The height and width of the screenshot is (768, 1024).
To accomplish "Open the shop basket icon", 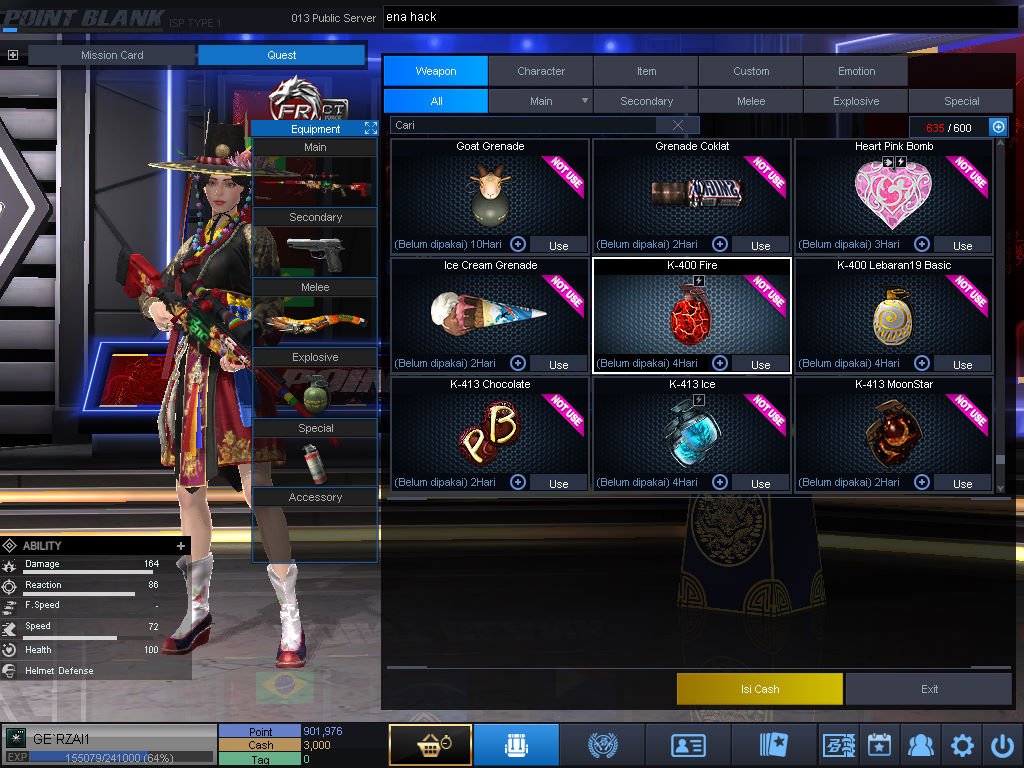I will 430,745.
